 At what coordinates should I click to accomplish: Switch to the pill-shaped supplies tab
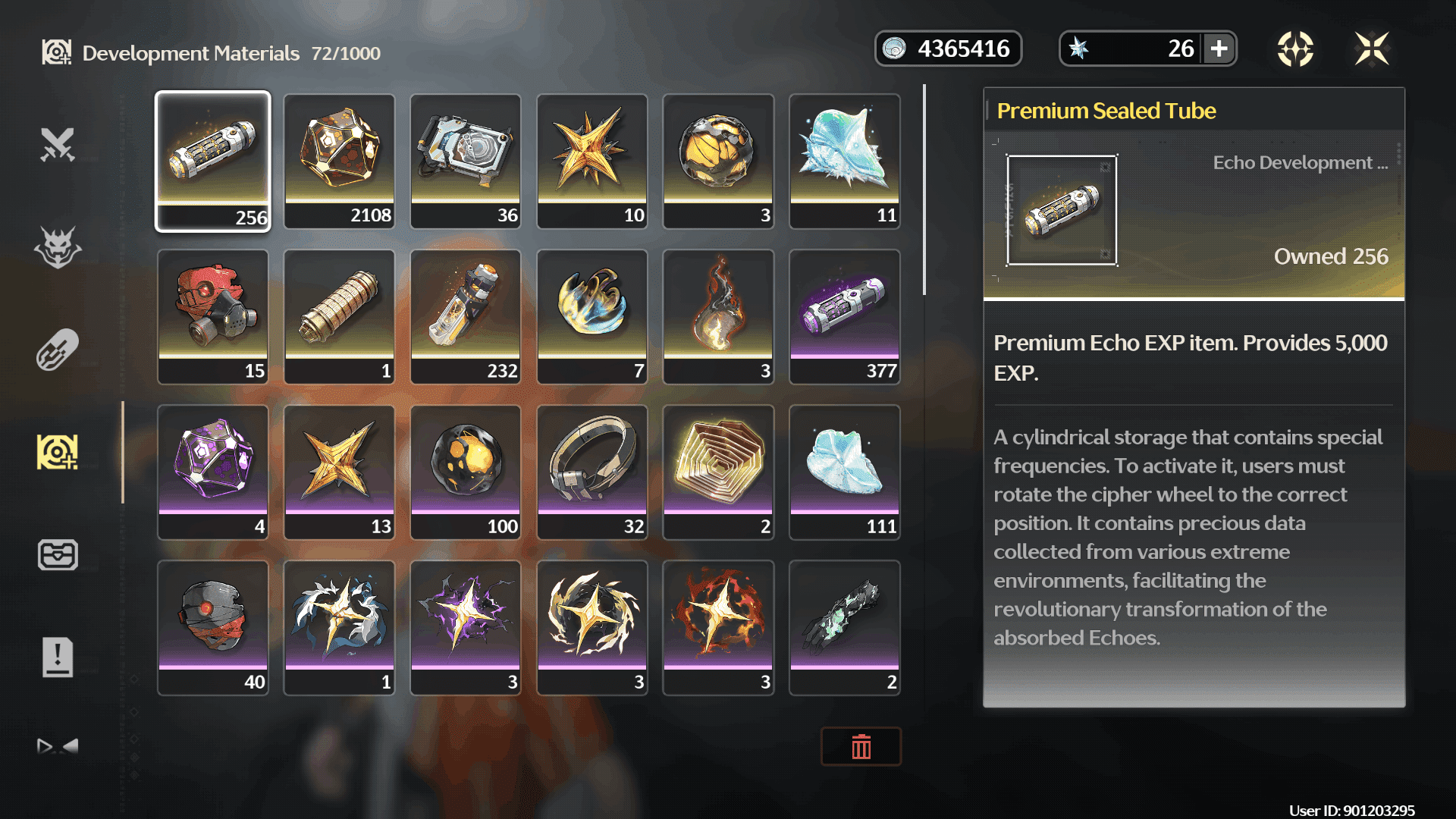[58, 350]
